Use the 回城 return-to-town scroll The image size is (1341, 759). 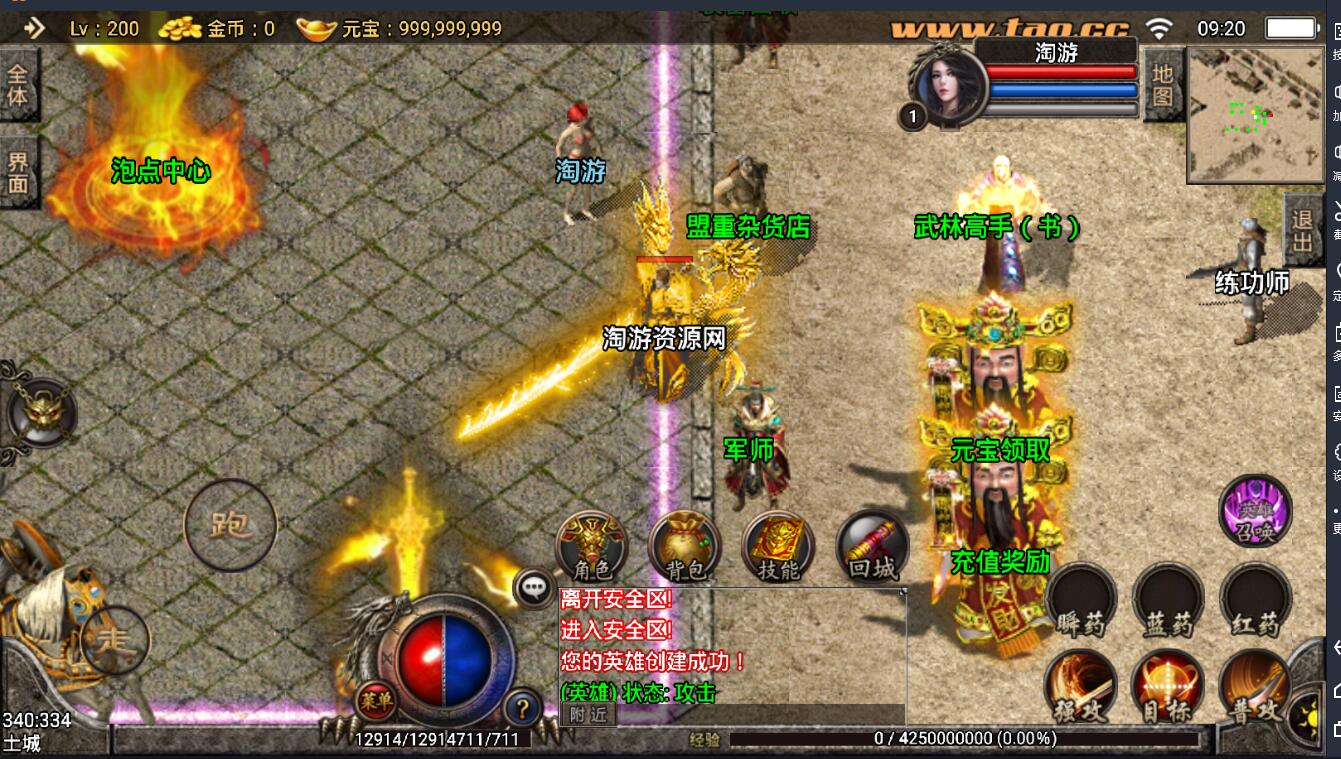[872, 546]
